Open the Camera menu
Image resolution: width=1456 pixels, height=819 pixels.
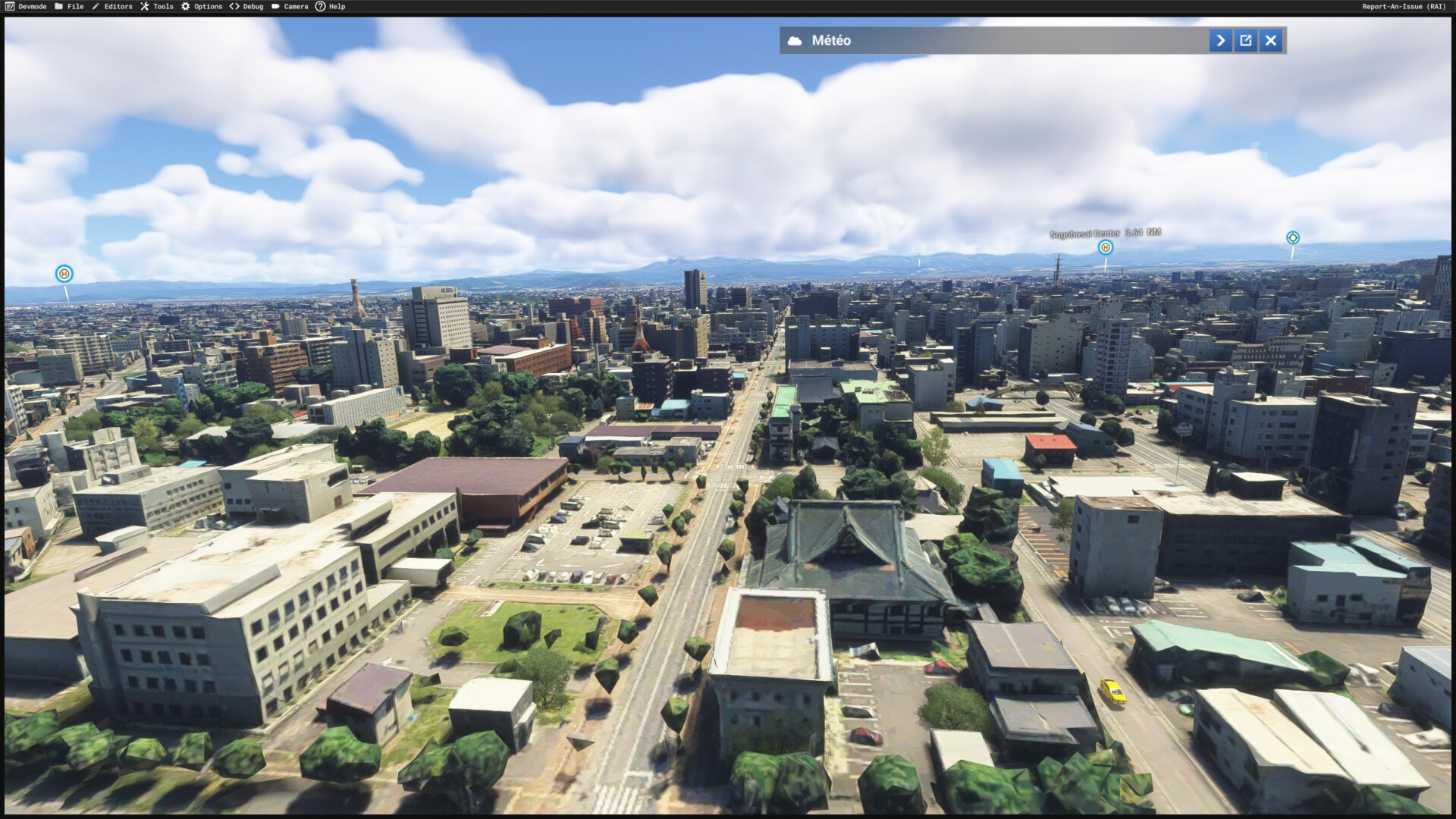[x=290, y=7]
